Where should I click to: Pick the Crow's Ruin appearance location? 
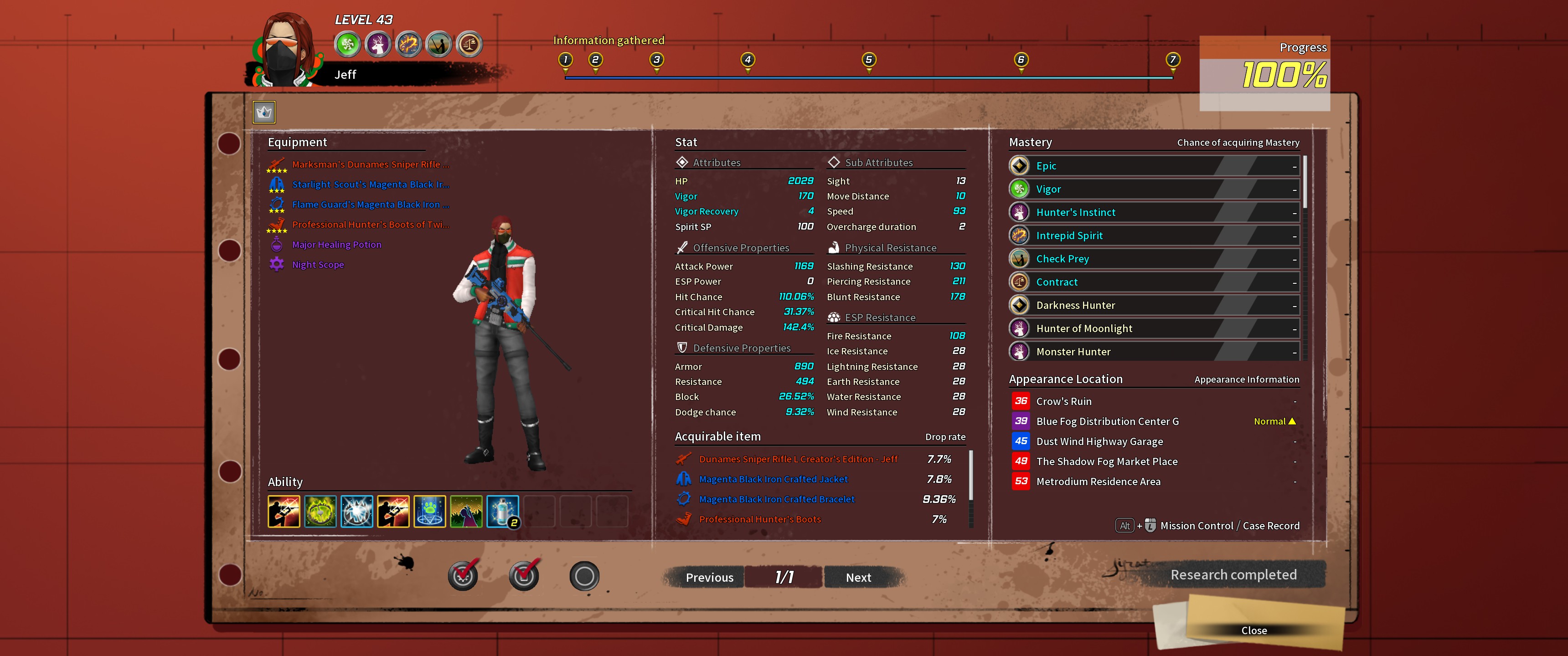(1063, 402)
